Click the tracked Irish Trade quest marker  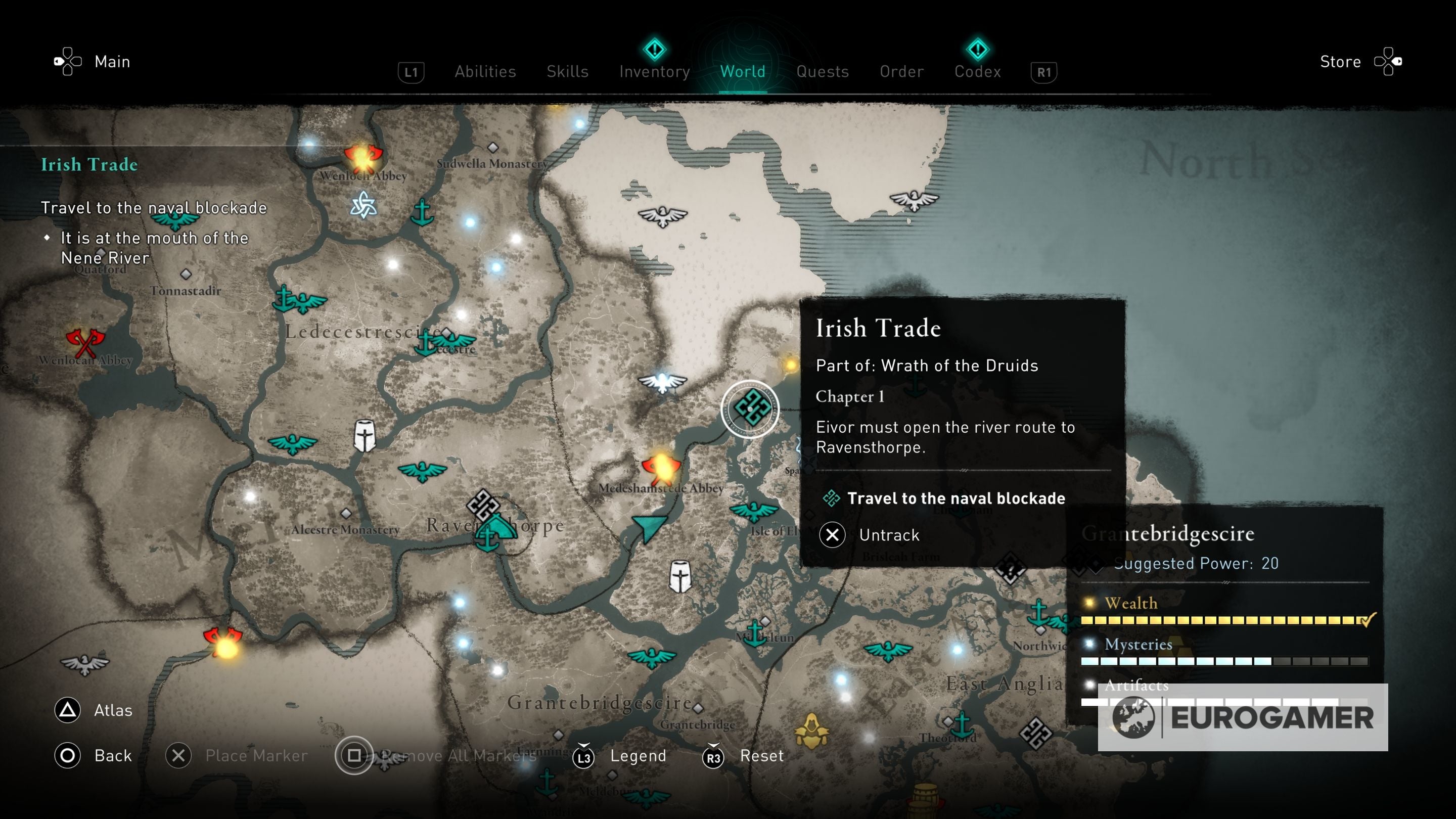(x=752, y=408)
